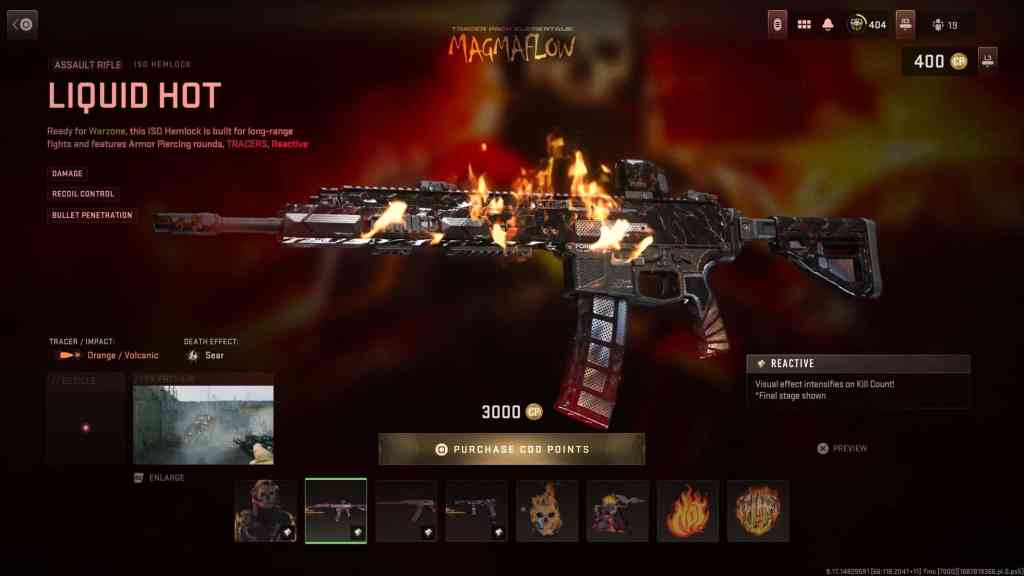The image size is (1024, 576).
Task: Go back using the top-left arrow button
Action: point(22,24)
